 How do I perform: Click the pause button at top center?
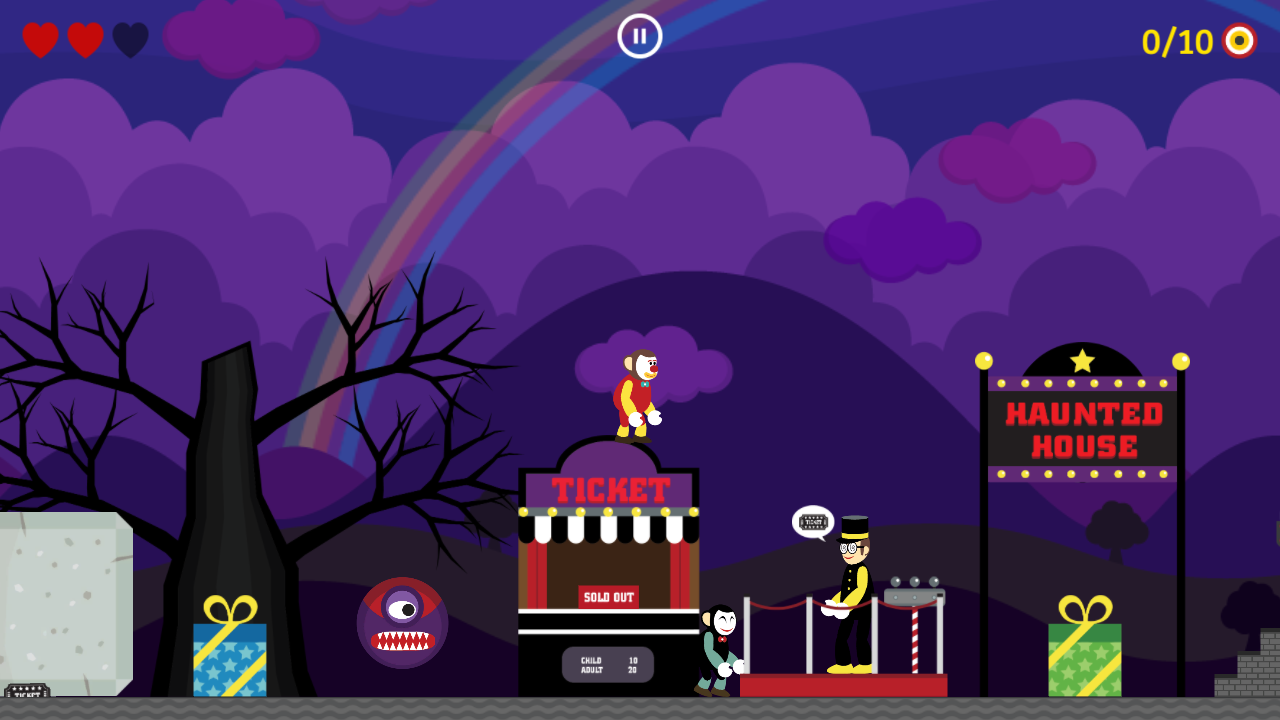(638, 35)
